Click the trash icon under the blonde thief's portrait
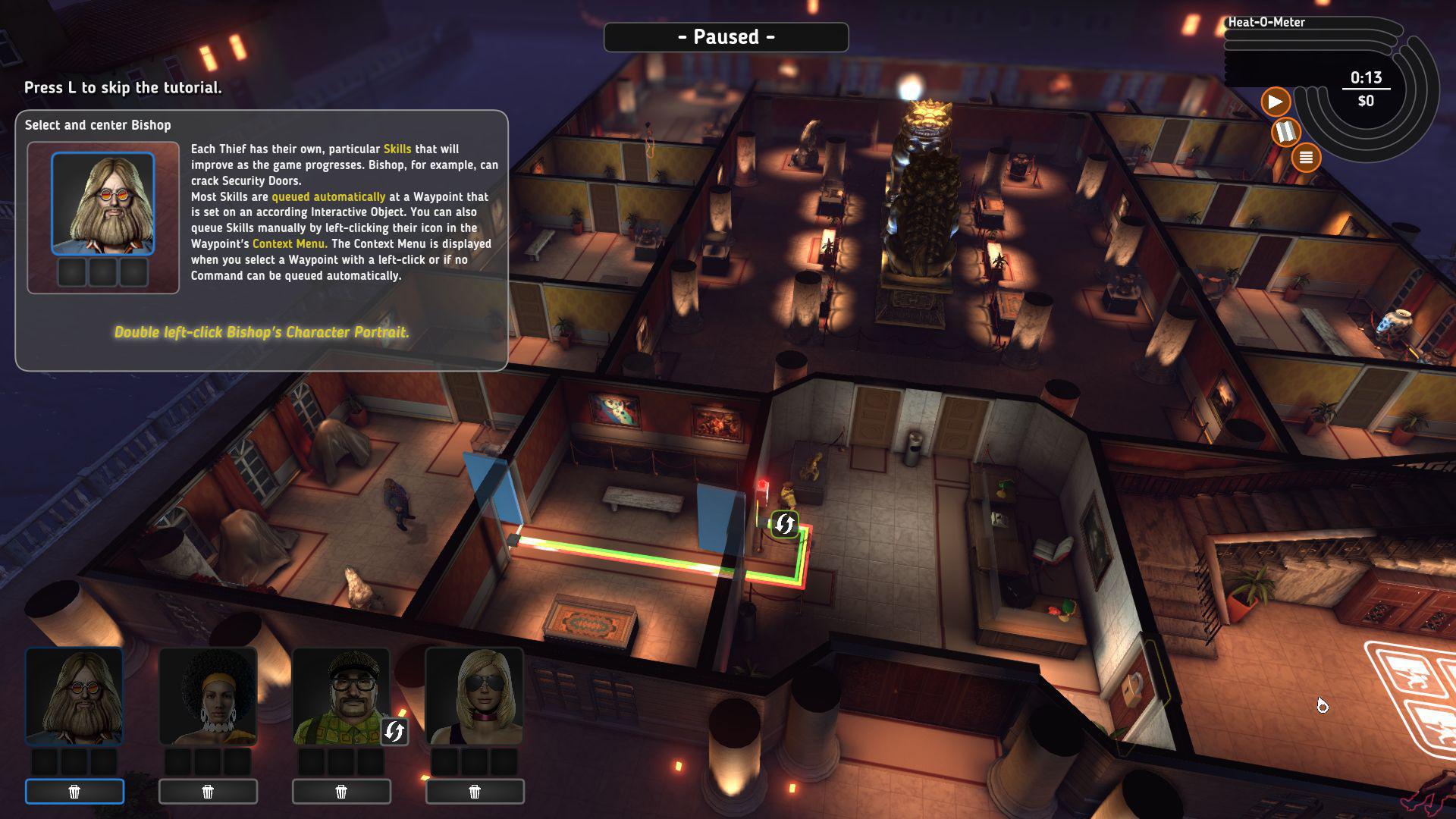The image size is (1456, 819). point(475,791)
